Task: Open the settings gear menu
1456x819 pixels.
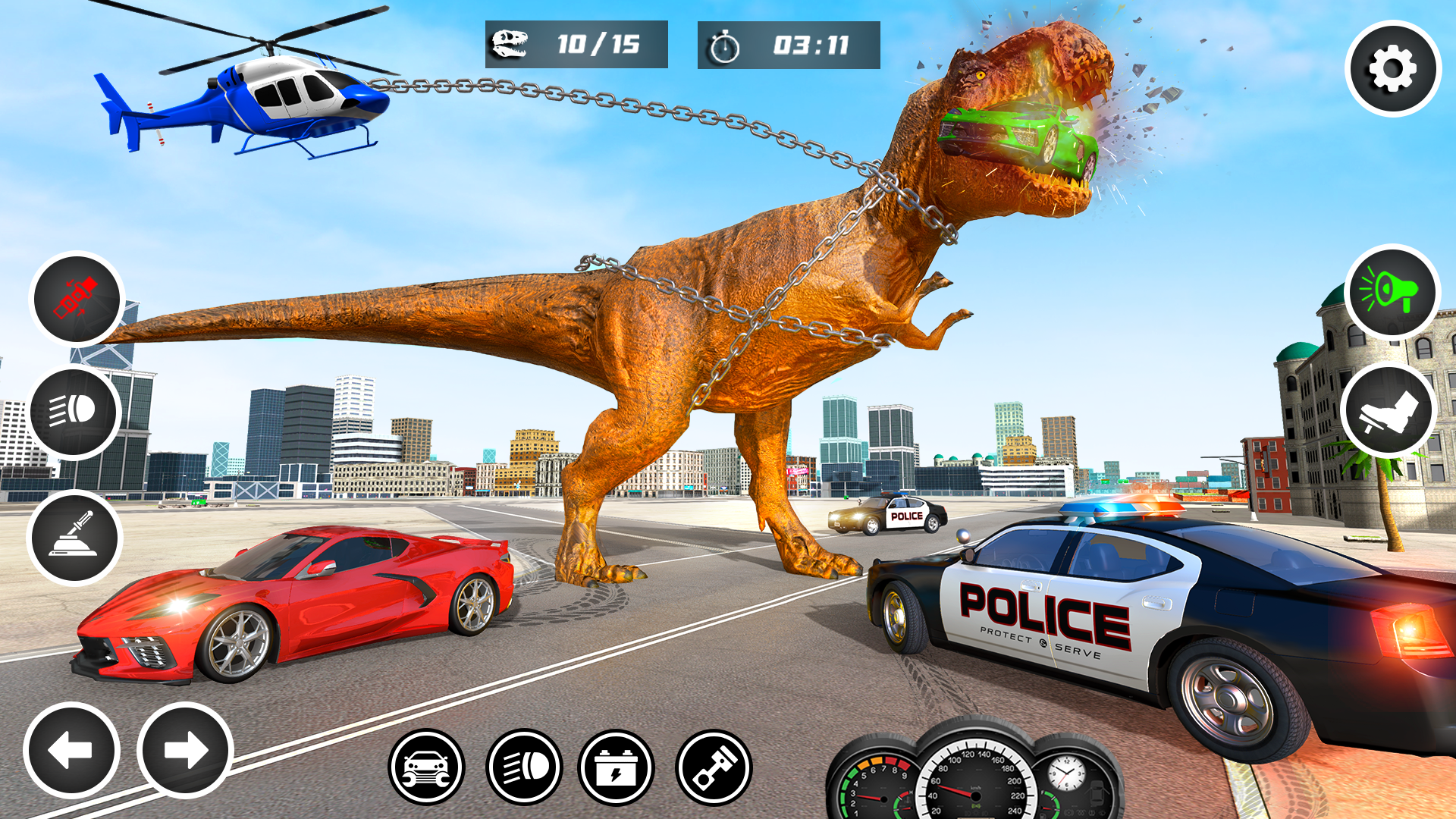Action: click(x=1392, y=67)
